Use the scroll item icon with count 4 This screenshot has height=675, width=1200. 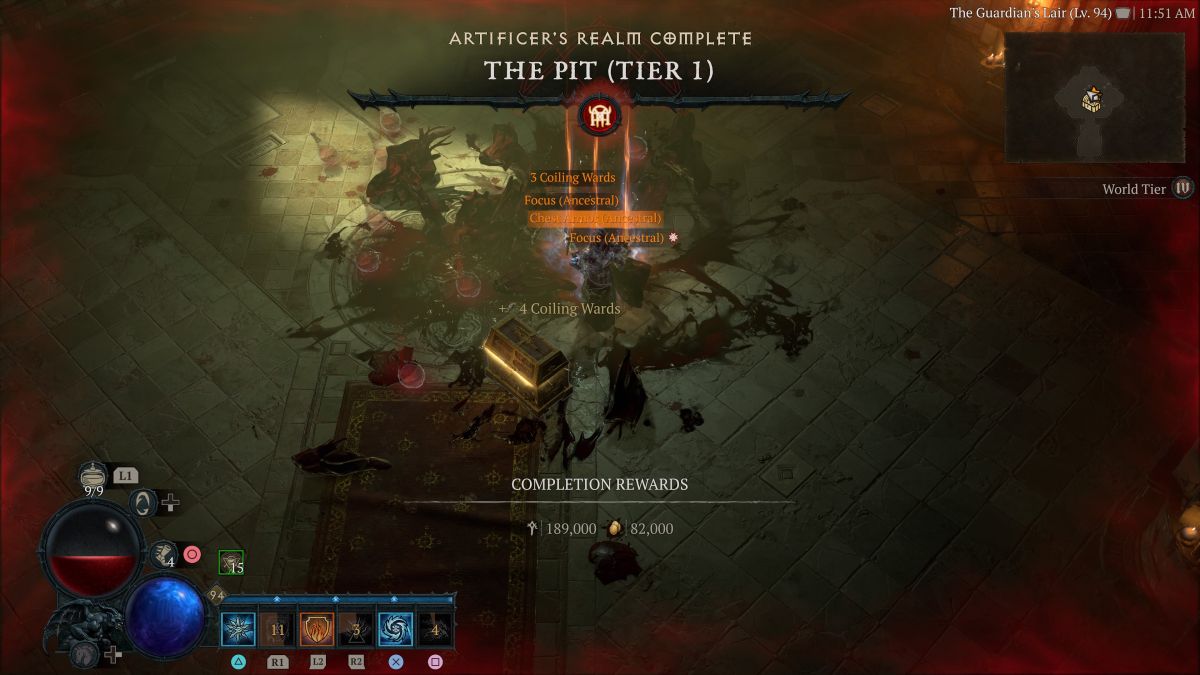tap(163, 553)
